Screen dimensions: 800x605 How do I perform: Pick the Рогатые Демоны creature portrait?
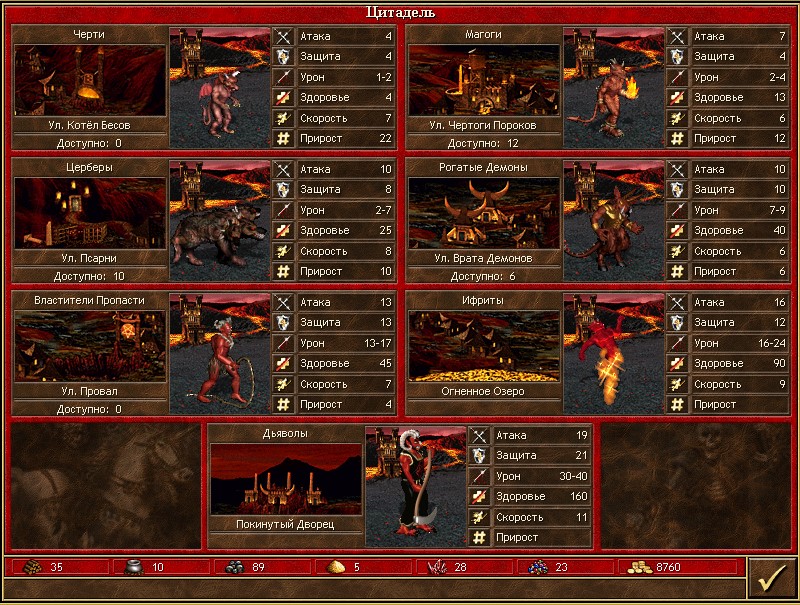(x=614, y=220)
